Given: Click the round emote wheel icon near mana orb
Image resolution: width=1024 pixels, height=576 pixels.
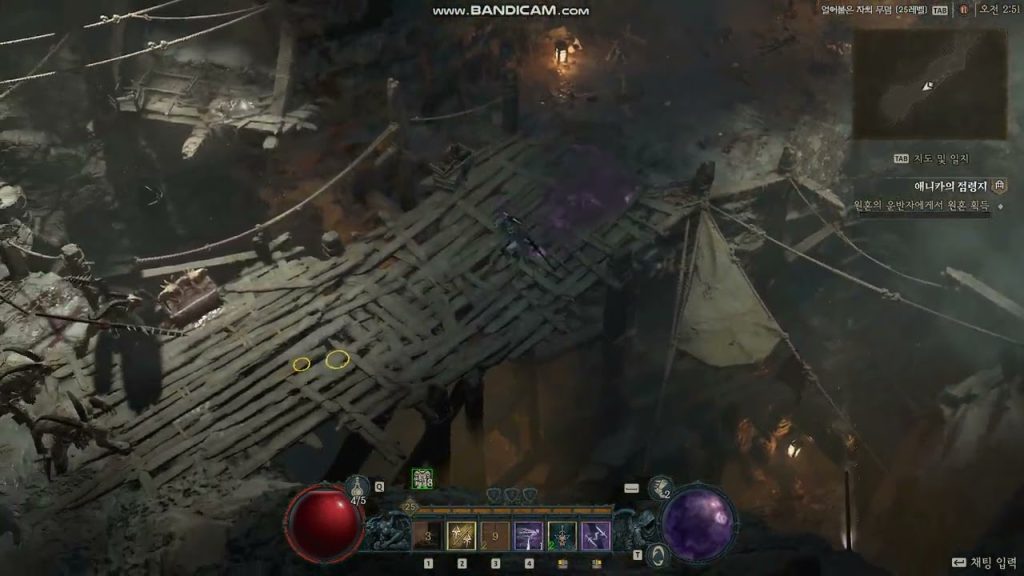Looking at the screenshot, I should (x=657, y=554).
